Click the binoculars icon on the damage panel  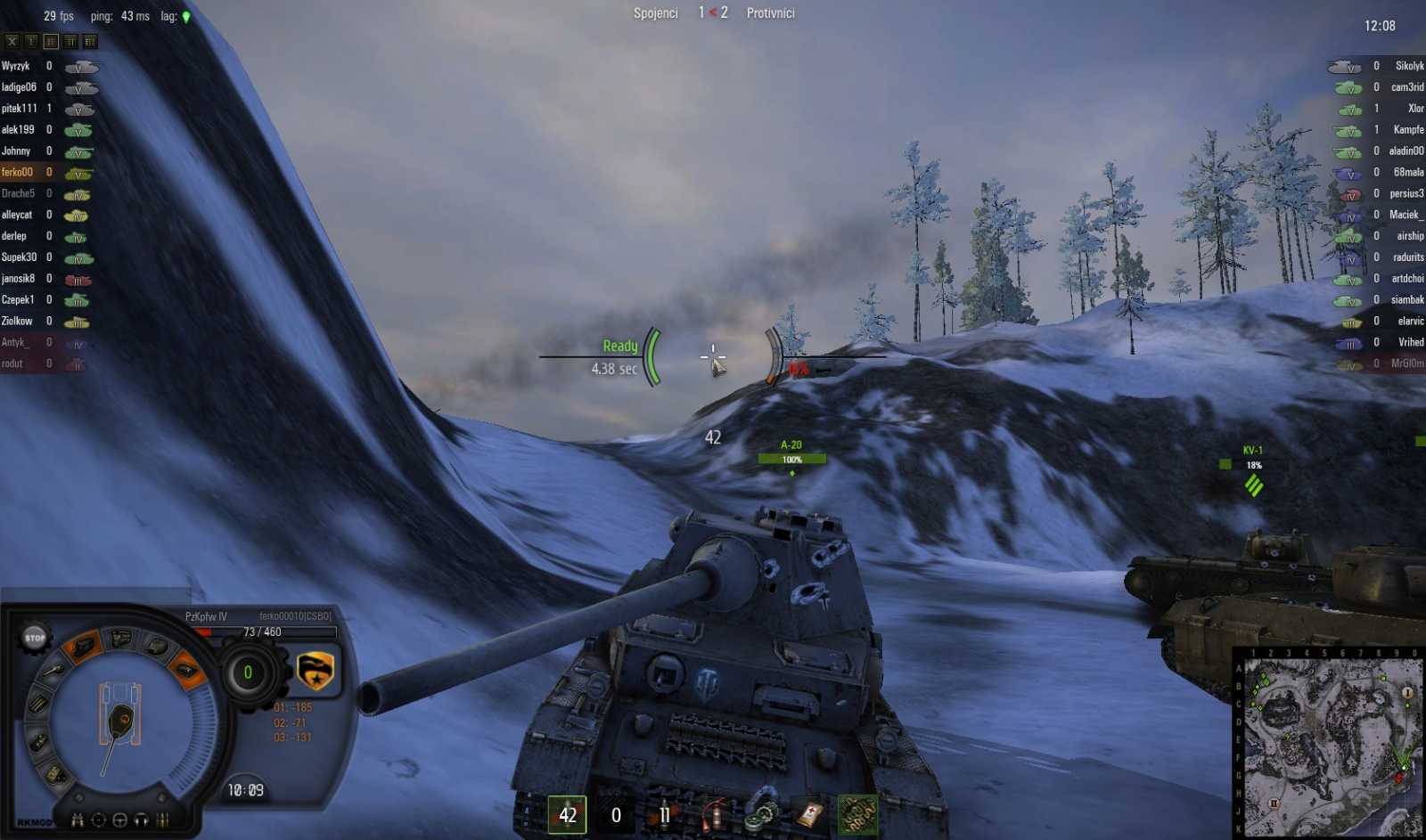(78, 820)
